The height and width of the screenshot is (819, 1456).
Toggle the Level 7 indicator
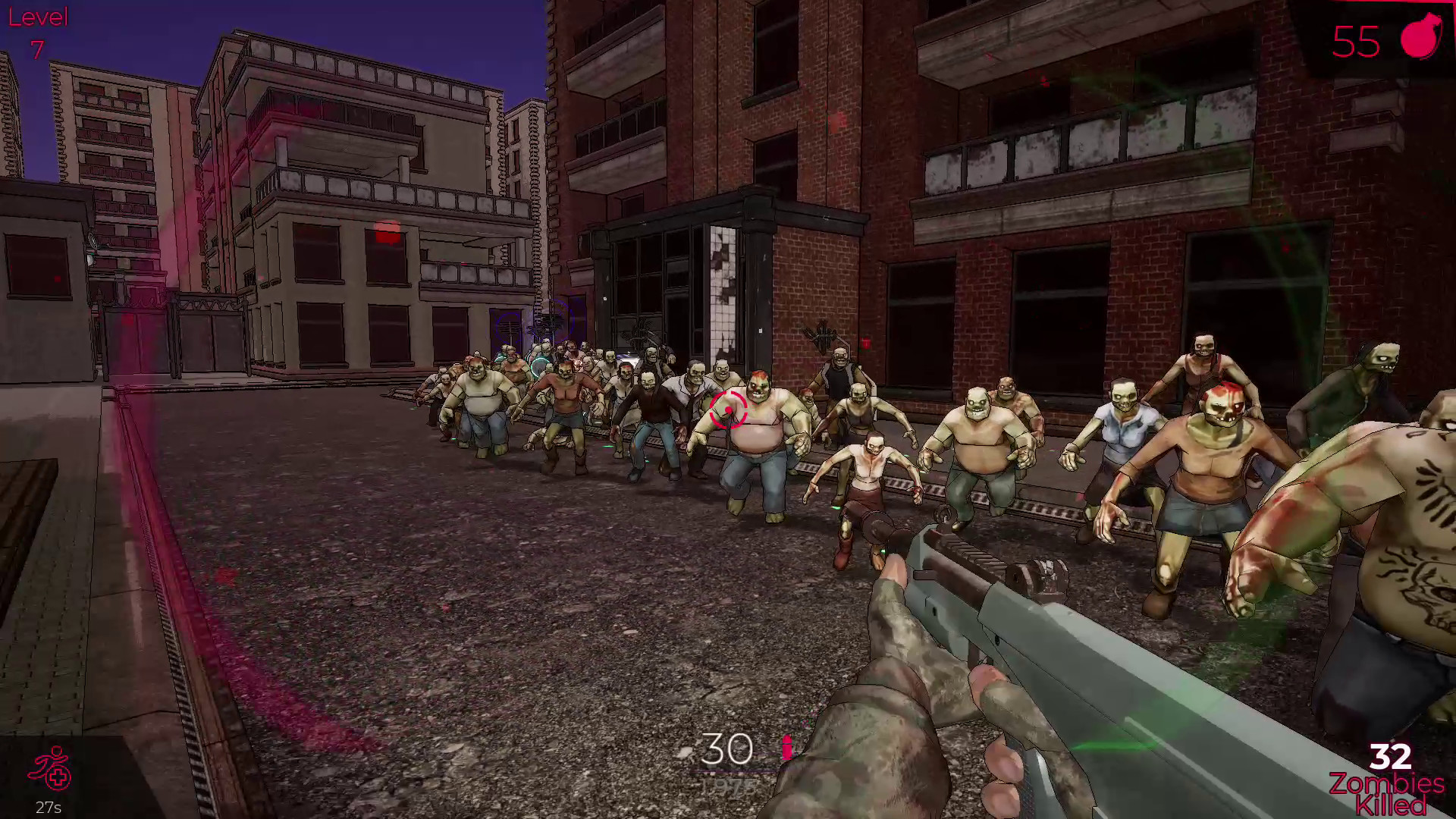[36, 30]
